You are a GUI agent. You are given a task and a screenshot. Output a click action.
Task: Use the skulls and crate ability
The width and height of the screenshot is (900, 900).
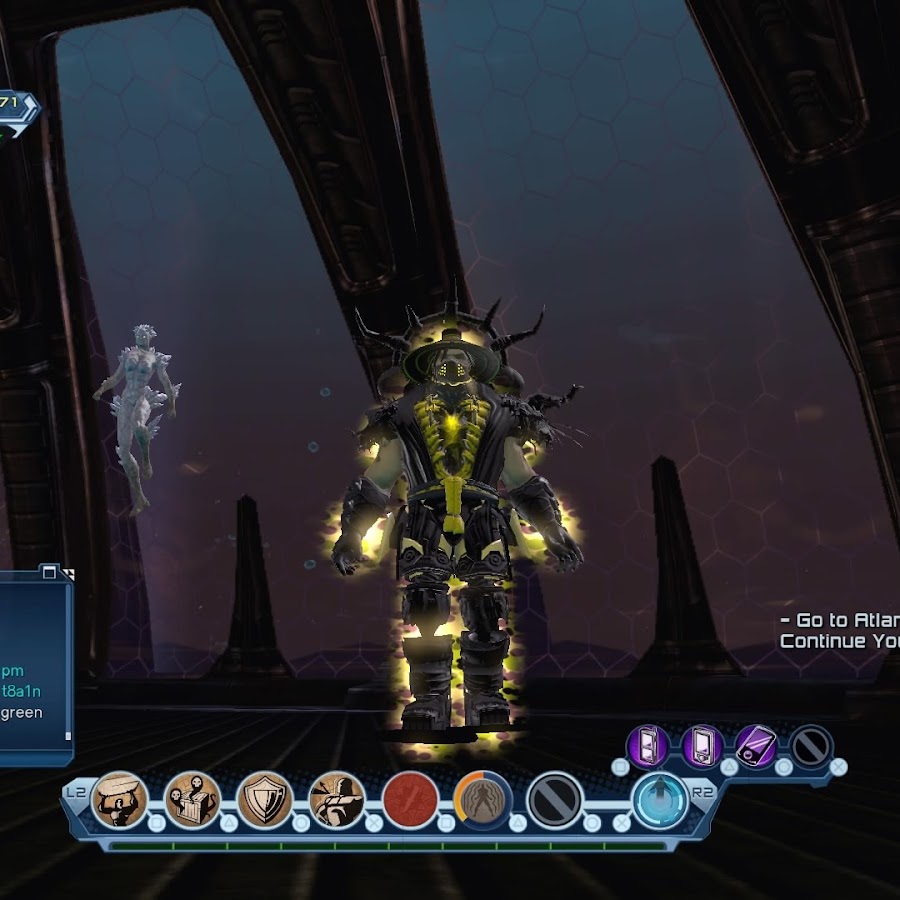192,799
